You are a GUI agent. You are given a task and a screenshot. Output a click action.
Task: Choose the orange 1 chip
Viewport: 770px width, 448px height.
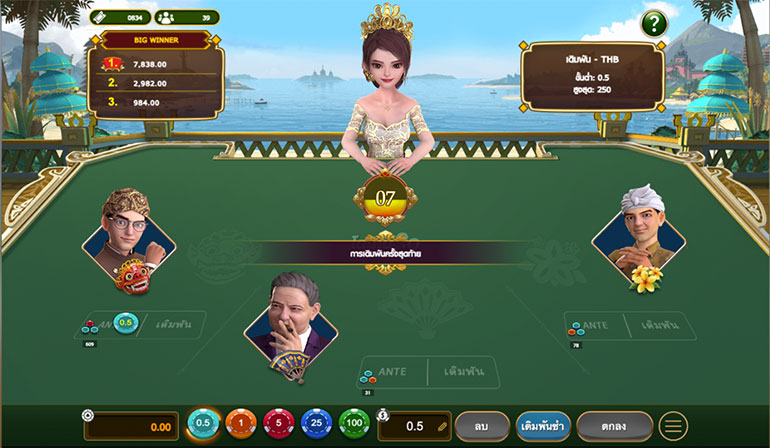pyautogui.click(x=240, y=425)
